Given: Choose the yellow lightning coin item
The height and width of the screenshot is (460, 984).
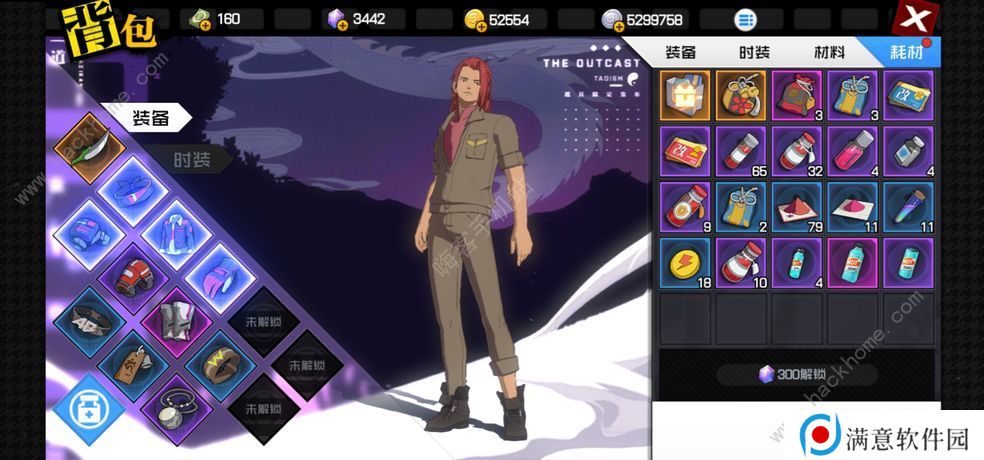Looking at the screenshot, I should click(x=685, y=264).
